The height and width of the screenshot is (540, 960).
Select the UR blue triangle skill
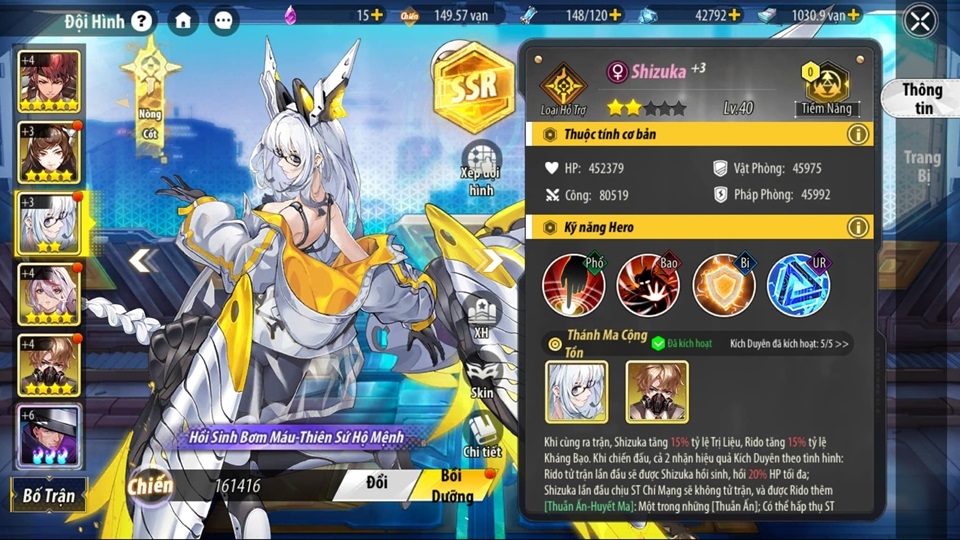[798, 284]
